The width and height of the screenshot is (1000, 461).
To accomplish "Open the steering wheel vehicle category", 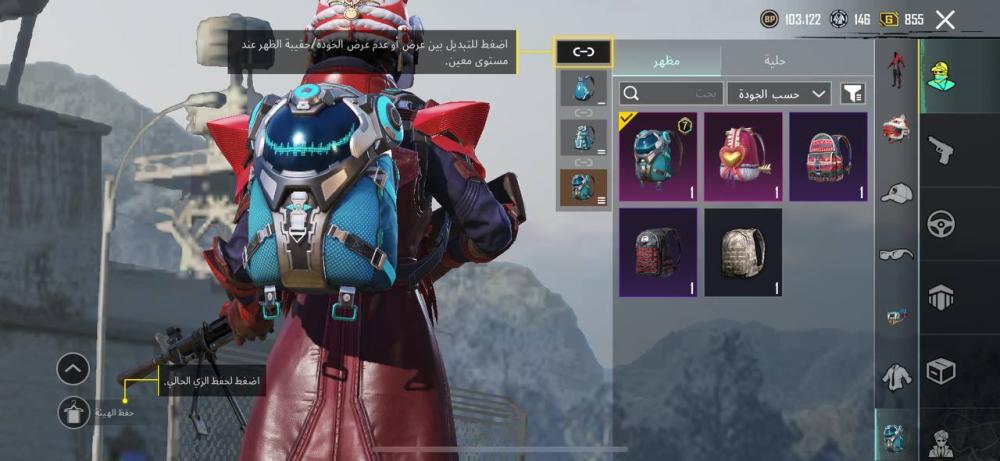I will pos(941,224).
